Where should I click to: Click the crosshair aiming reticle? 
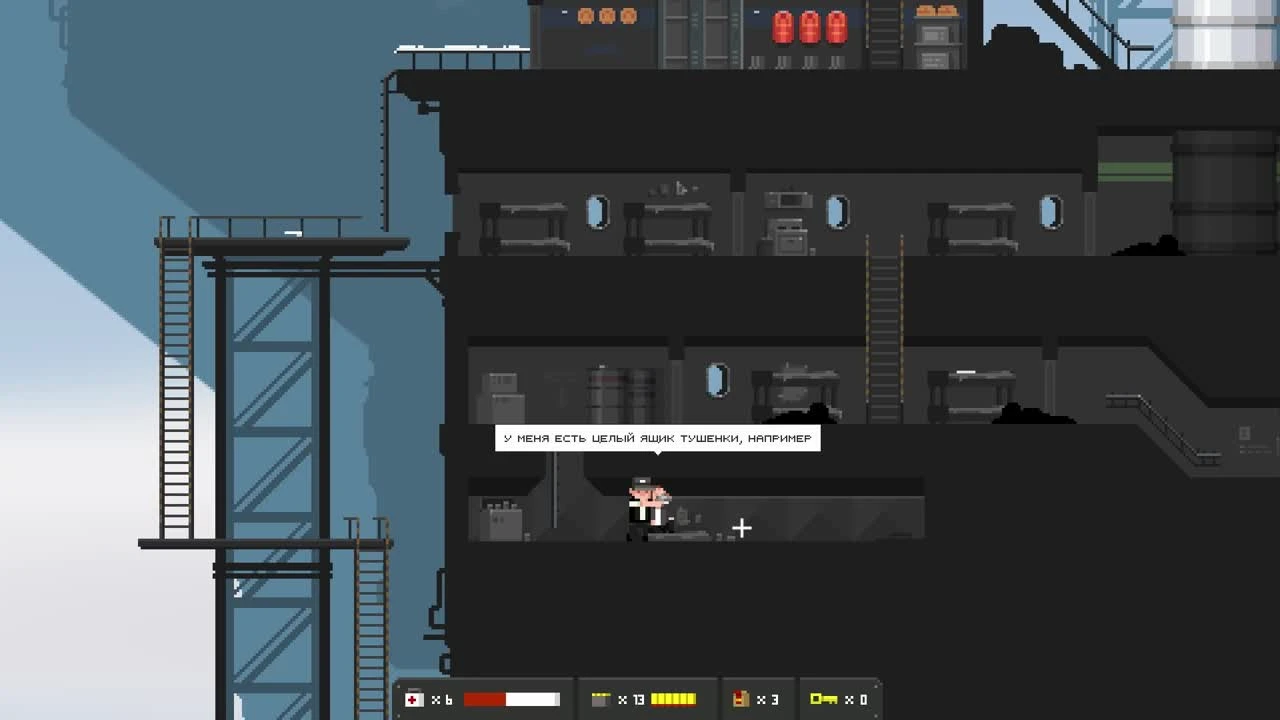pos(742,527)
